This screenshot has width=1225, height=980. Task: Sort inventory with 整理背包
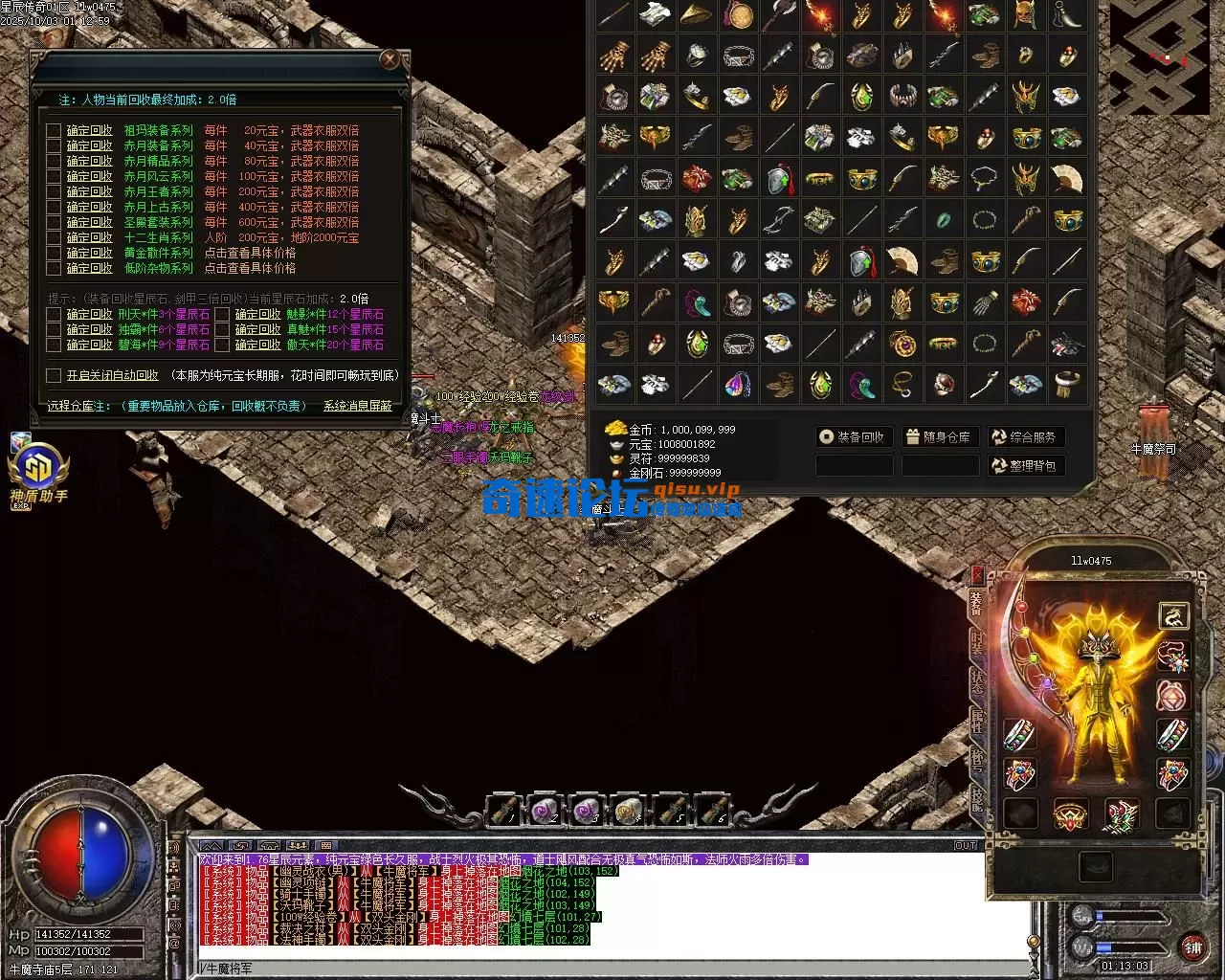click(x=1026, y=466)
